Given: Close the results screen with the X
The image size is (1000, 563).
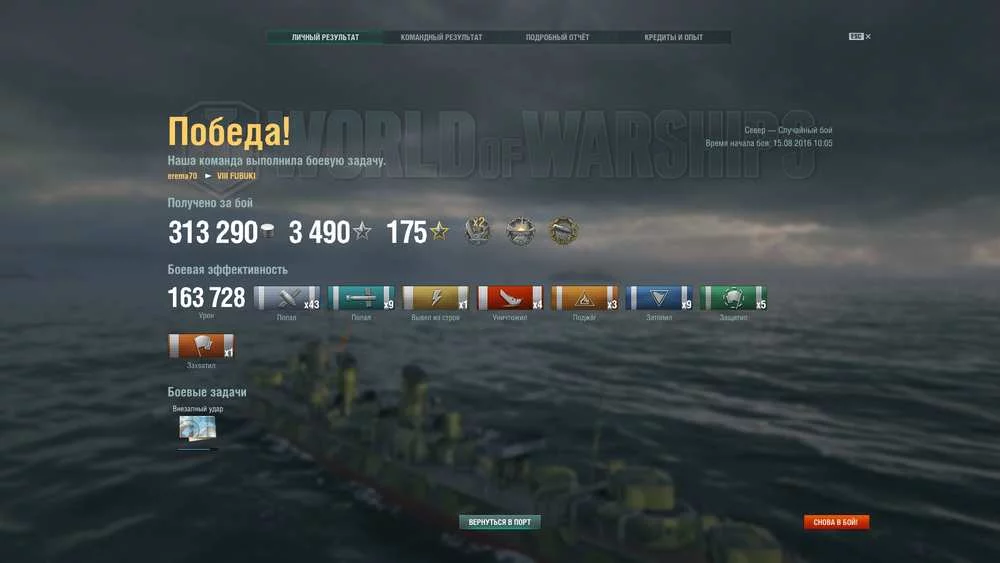Looking at the screenshot, I should coord(868,36).
